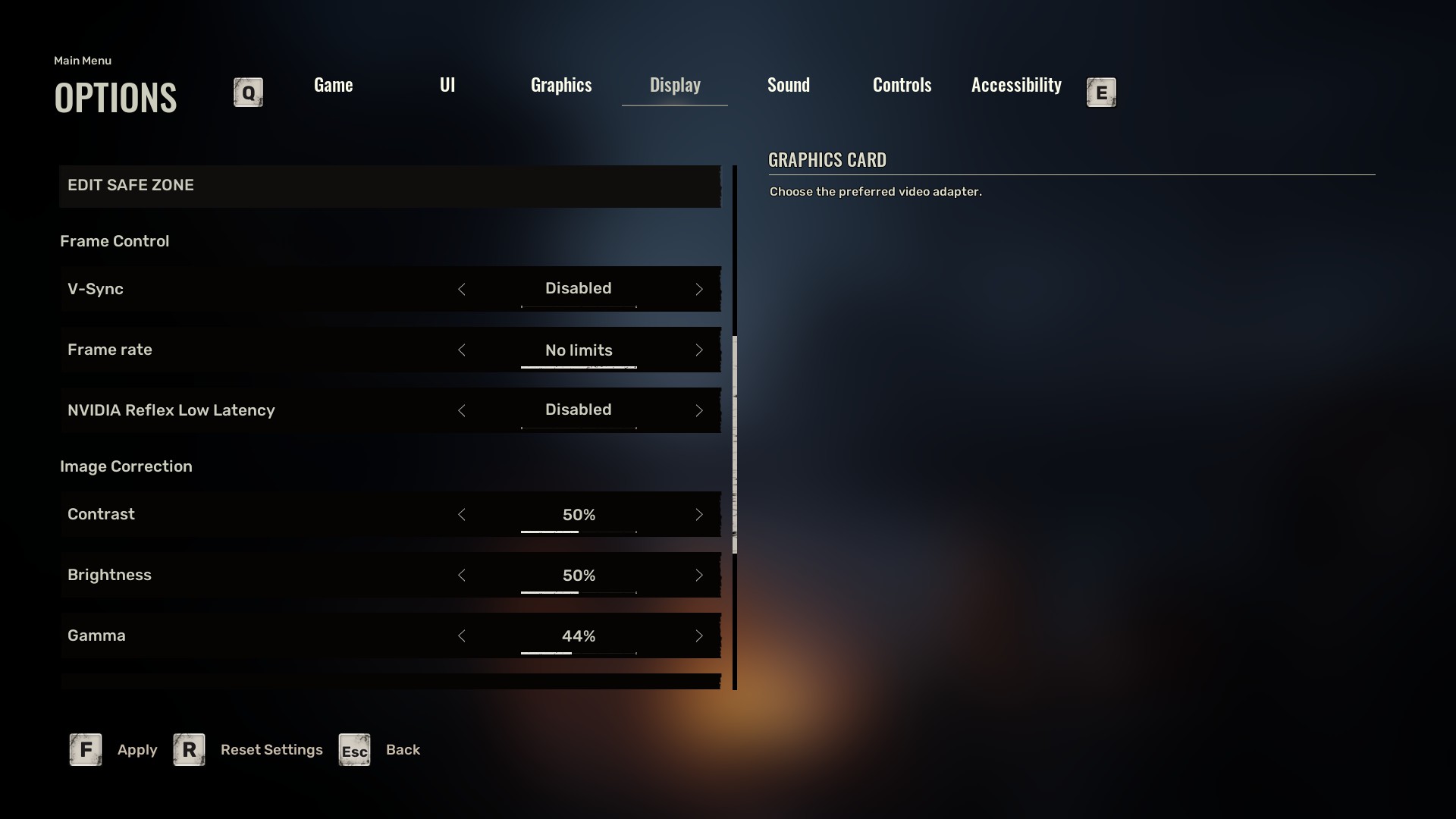Increase Brightness with the right arrow
1456x819 pixels.
coord(699,576)
